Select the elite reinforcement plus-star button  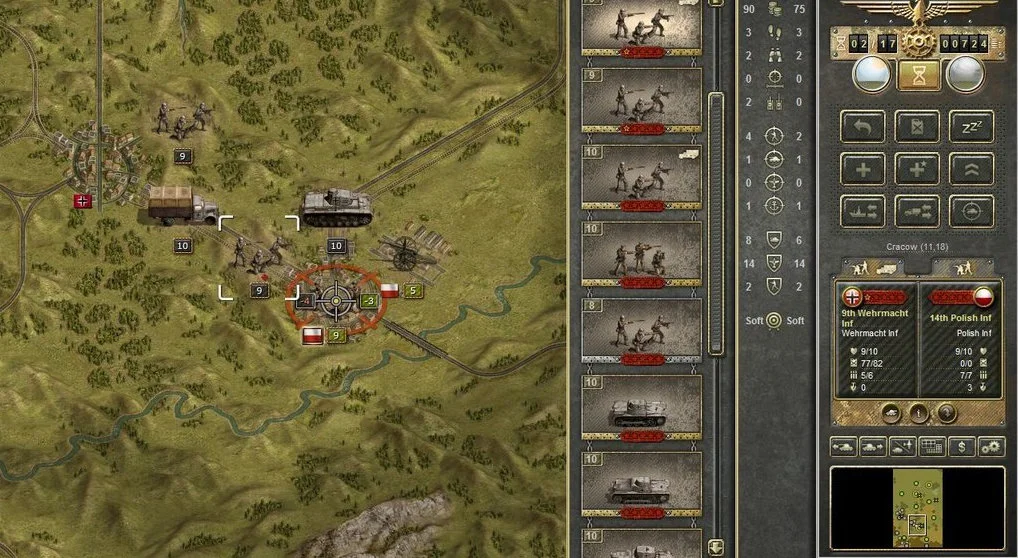(x=916, y=168)
